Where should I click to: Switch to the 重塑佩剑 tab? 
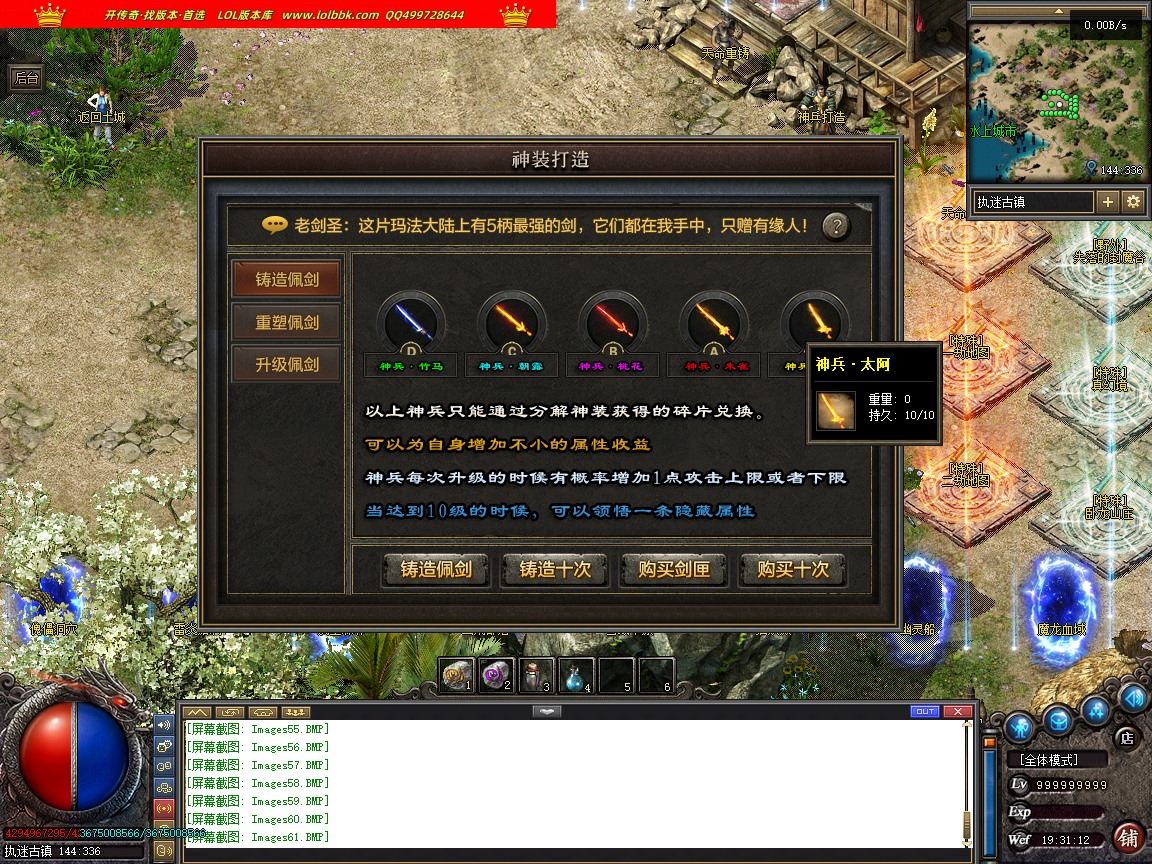click(286, 322)
